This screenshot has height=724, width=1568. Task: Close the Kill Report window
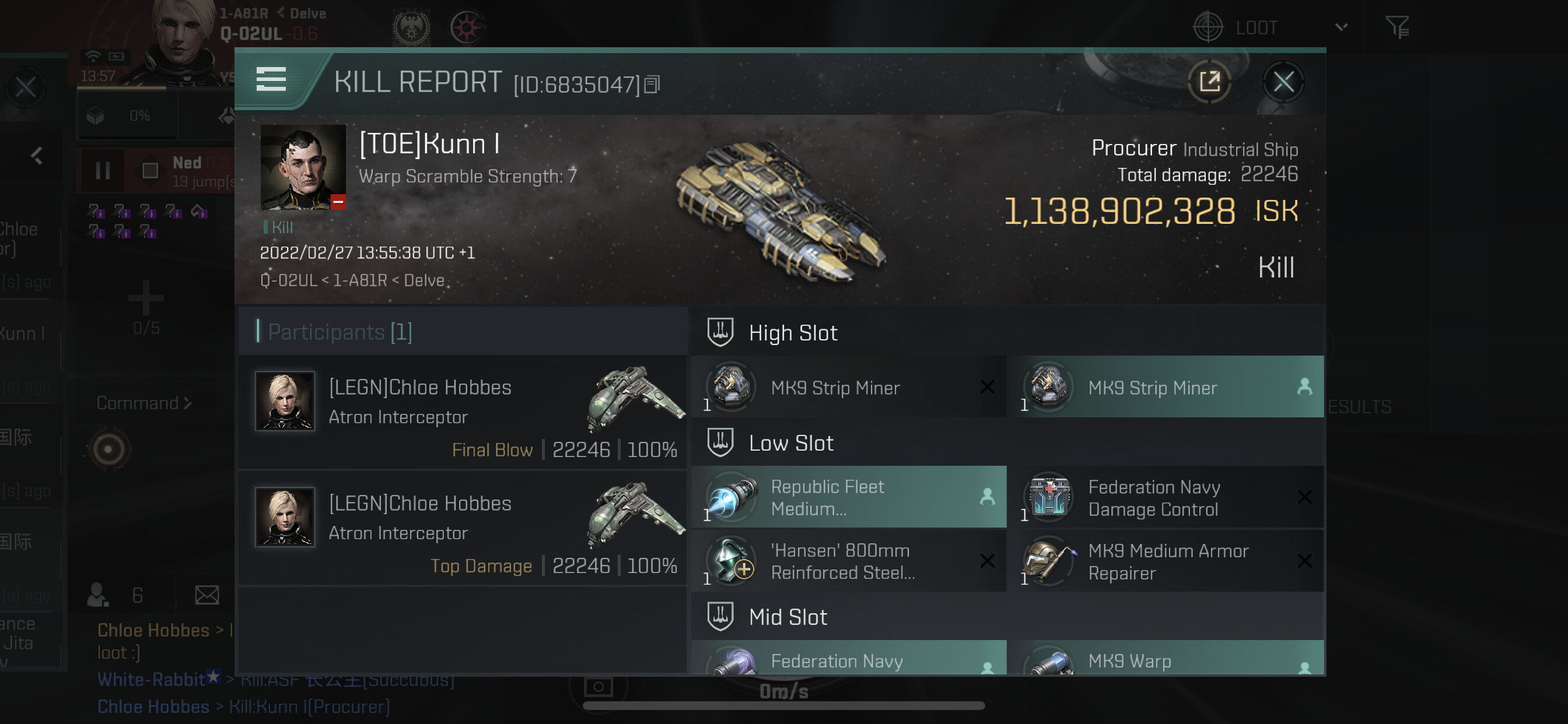1283,82
